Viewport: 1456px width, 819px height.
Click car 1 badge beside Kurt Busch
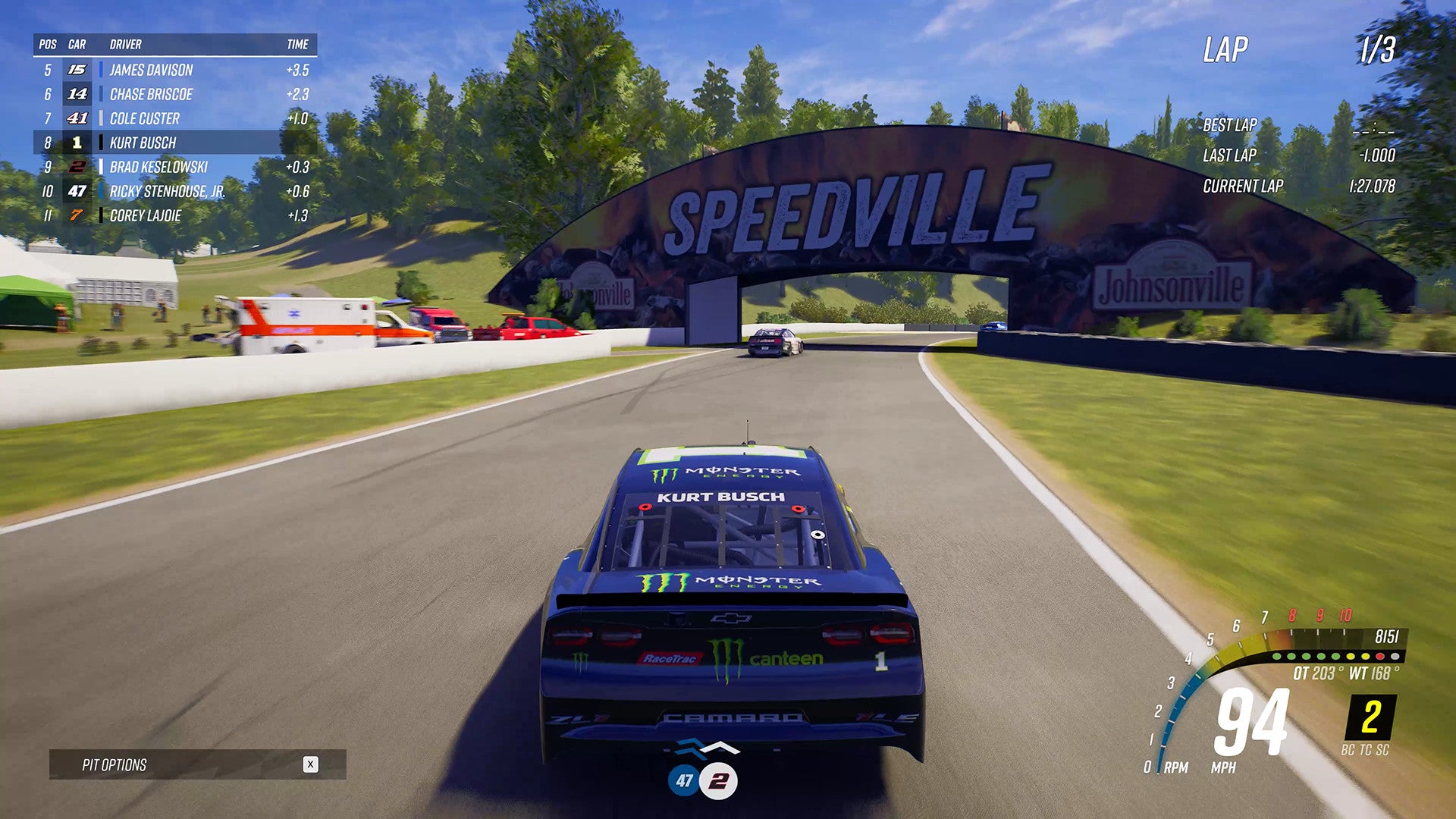[76, 143]
